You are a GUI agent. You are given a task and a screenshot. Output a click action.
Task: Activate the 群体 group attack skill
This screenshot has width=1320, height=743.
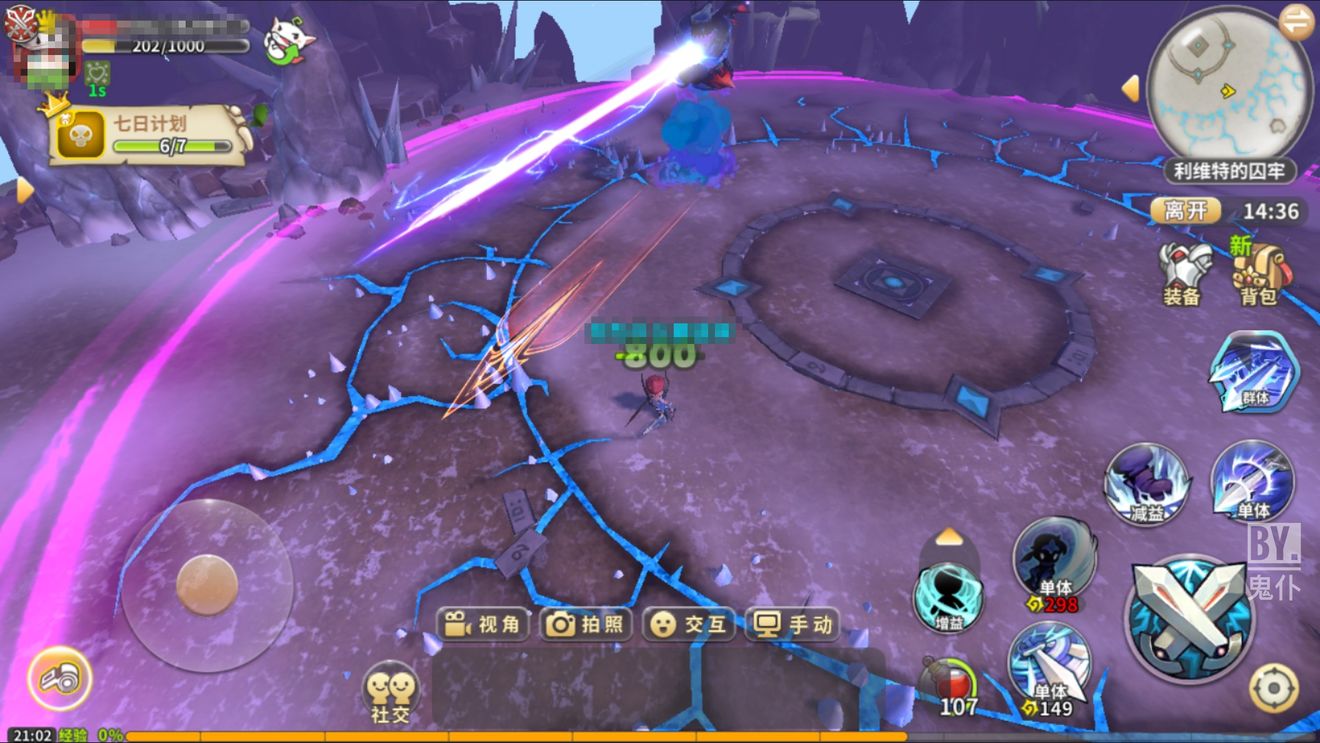[x=1254, y=372]
